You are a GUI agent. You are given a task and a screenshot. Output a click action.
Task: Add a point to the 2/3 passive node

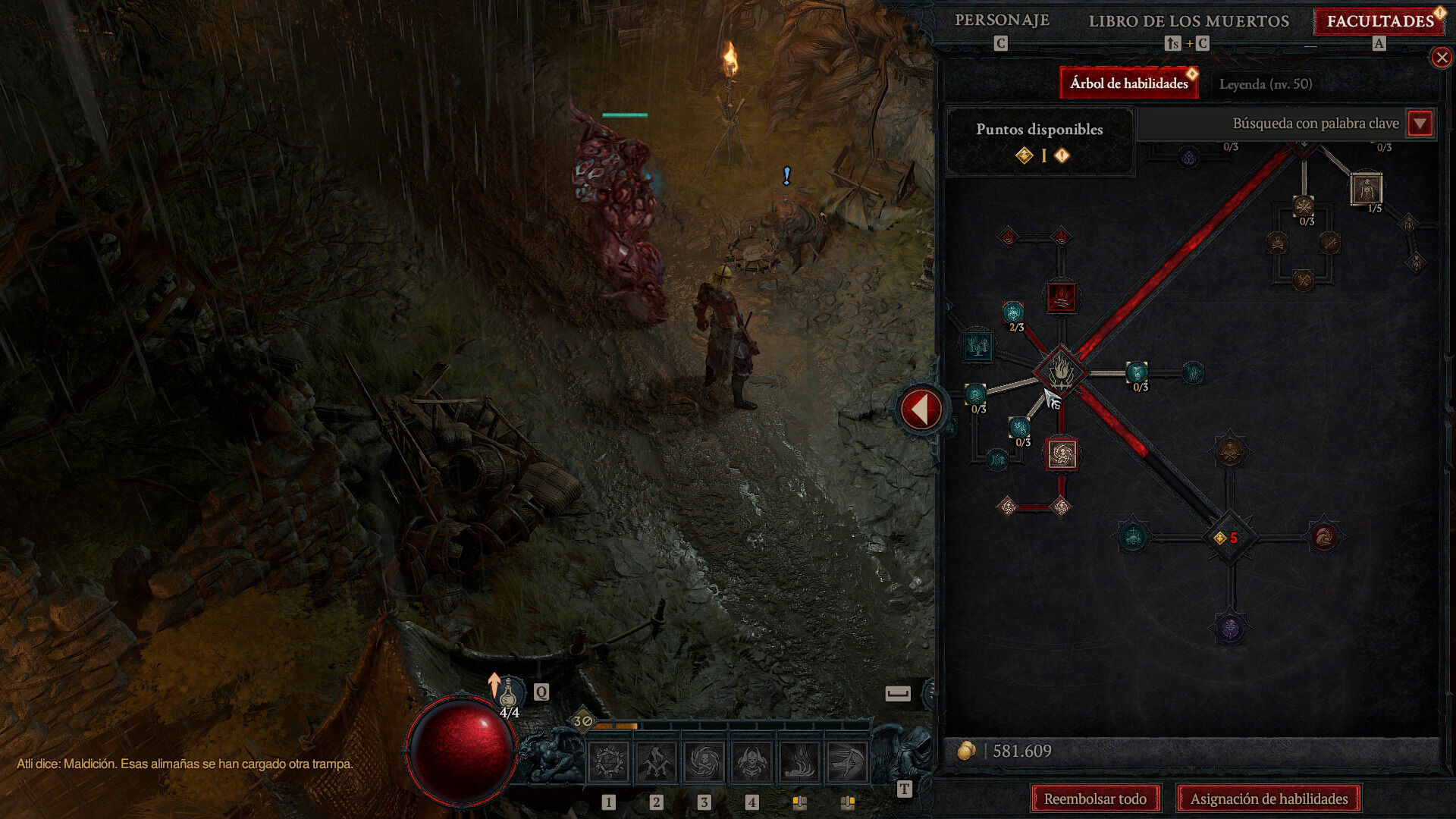(x=1013, y=312)
